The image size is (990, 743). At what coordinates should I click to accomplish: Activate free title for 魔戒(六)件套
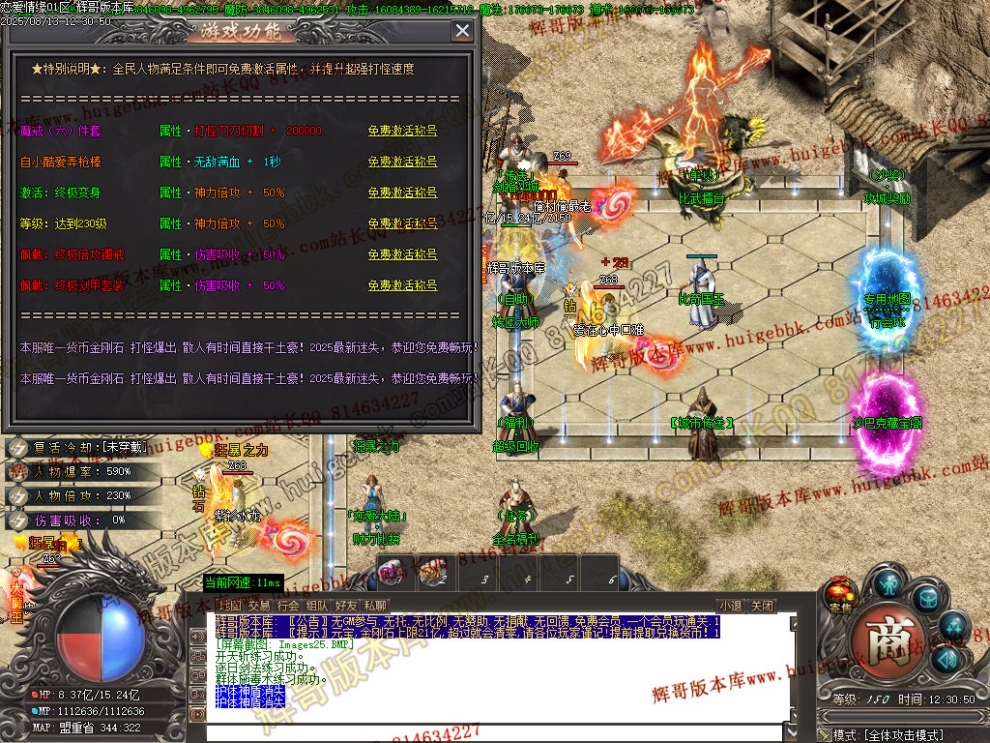click(402, 131)
